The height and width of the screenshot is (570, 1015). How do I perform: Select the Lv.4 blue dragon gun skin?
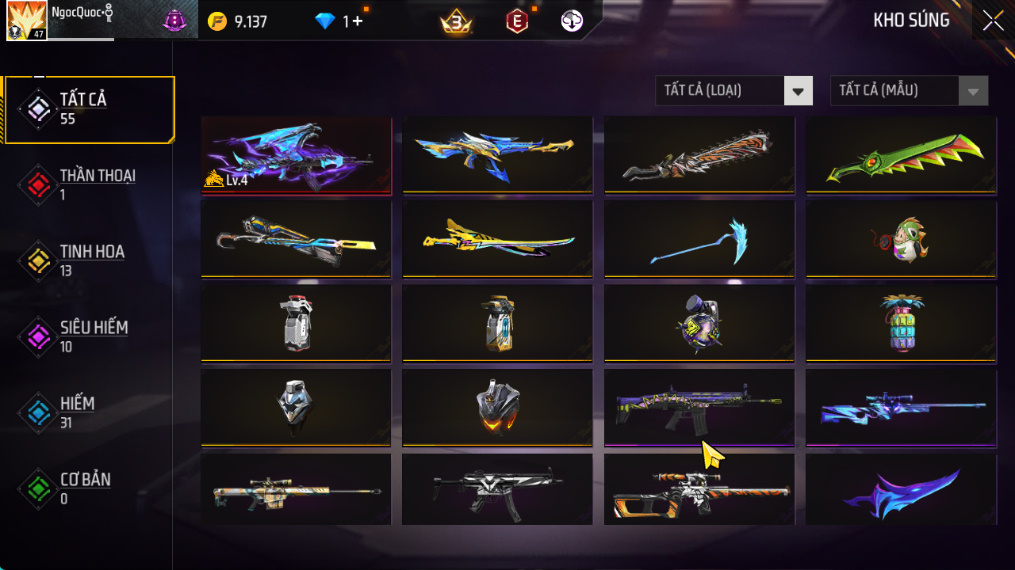[296, 155]
